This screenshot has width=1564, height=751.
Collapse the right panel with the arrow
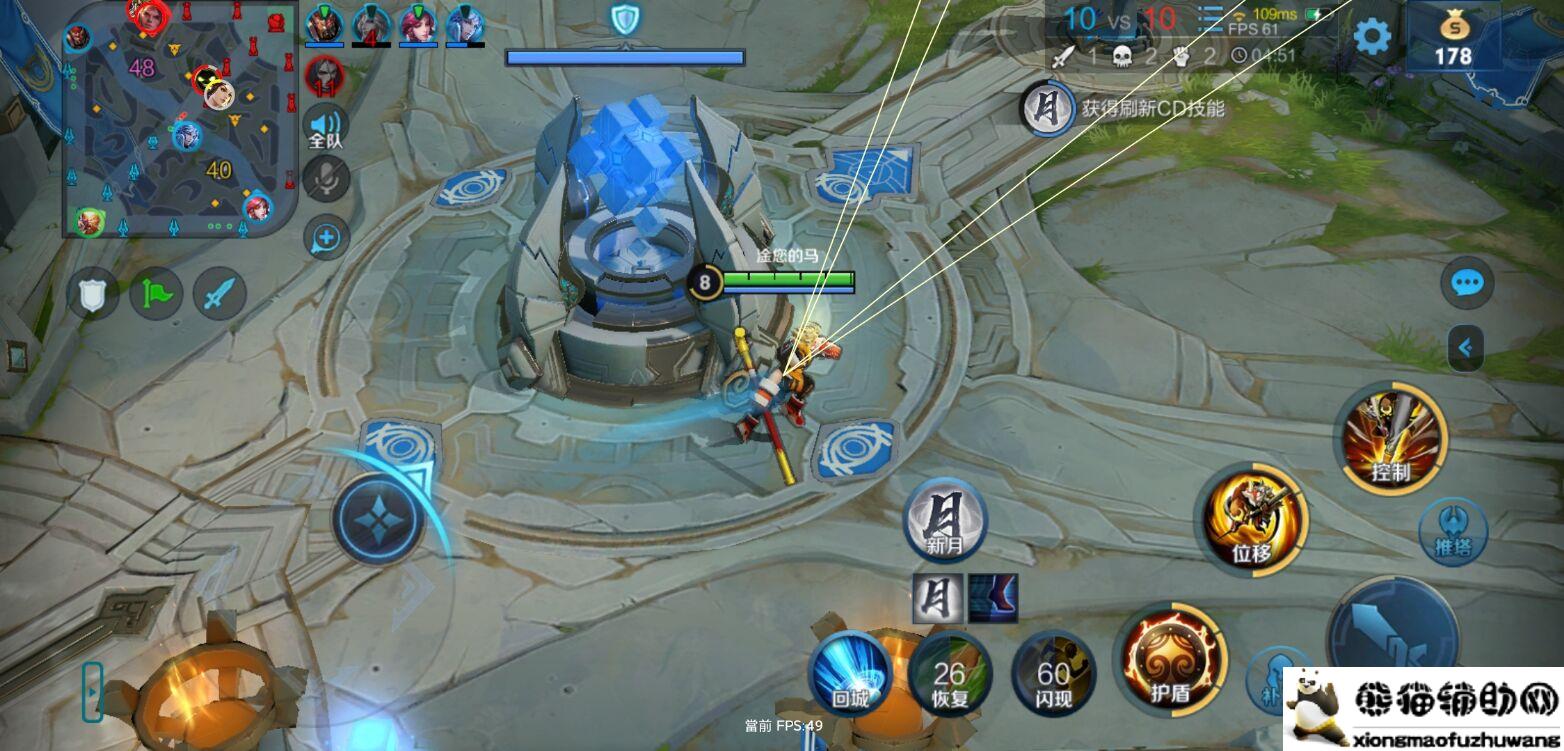tap(1465, 348)
